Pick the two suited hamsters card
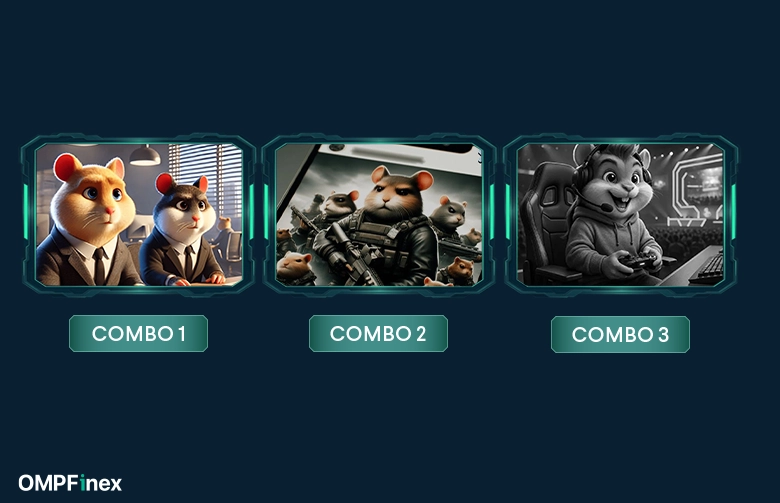The width and height of the screenshot is (780, 503). [139, 214]
